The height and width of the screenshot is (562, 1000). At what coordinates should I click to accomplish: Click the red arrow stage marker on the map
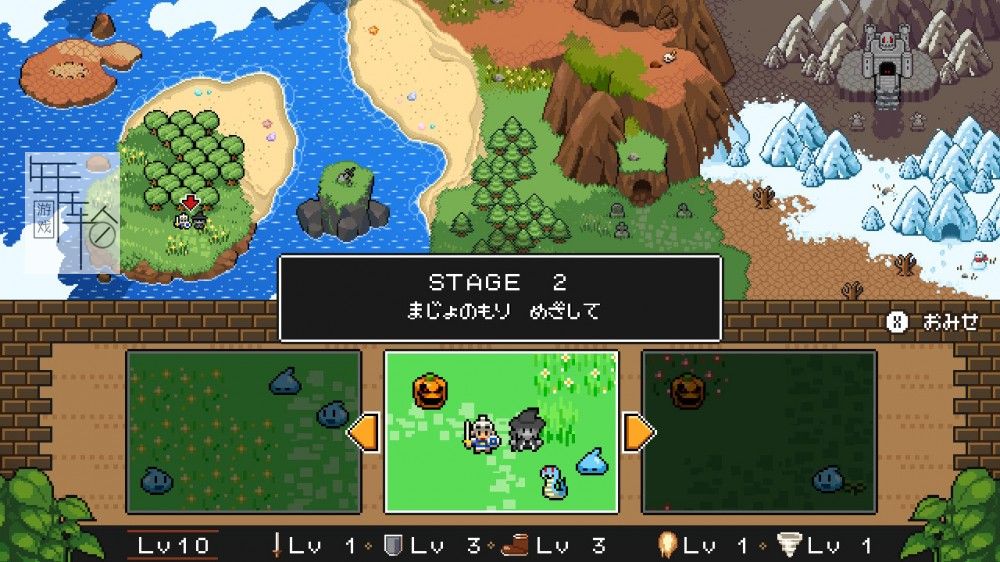[189, 203]
